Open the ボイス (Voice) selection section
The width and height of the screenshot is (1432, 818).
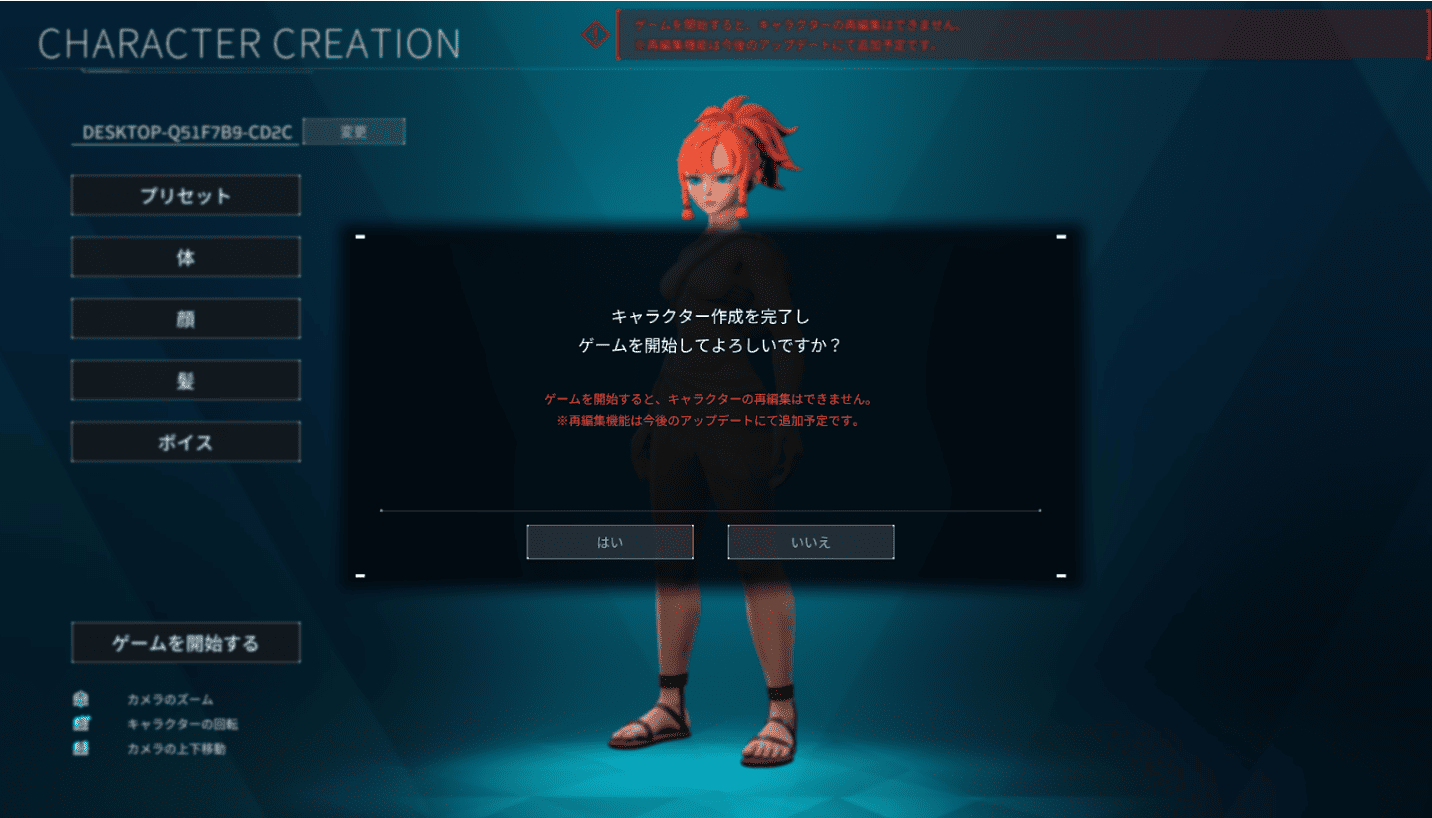coord(185,441)
